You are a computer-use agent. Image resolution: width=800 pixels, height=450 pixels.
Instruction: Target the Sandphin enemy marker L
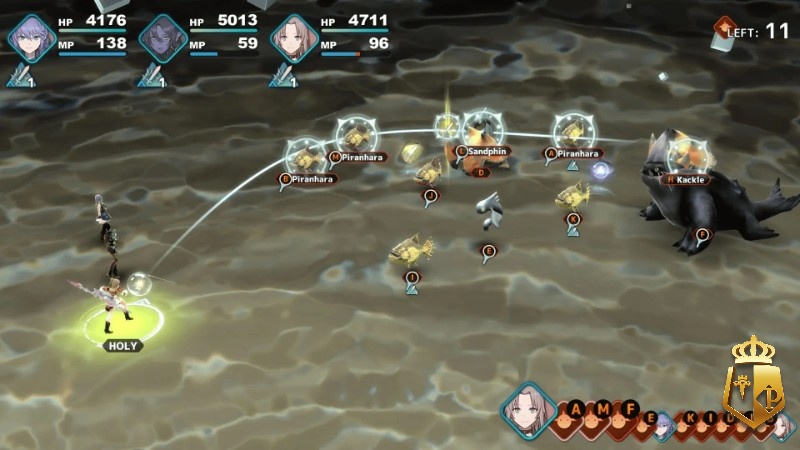(462, 150)
